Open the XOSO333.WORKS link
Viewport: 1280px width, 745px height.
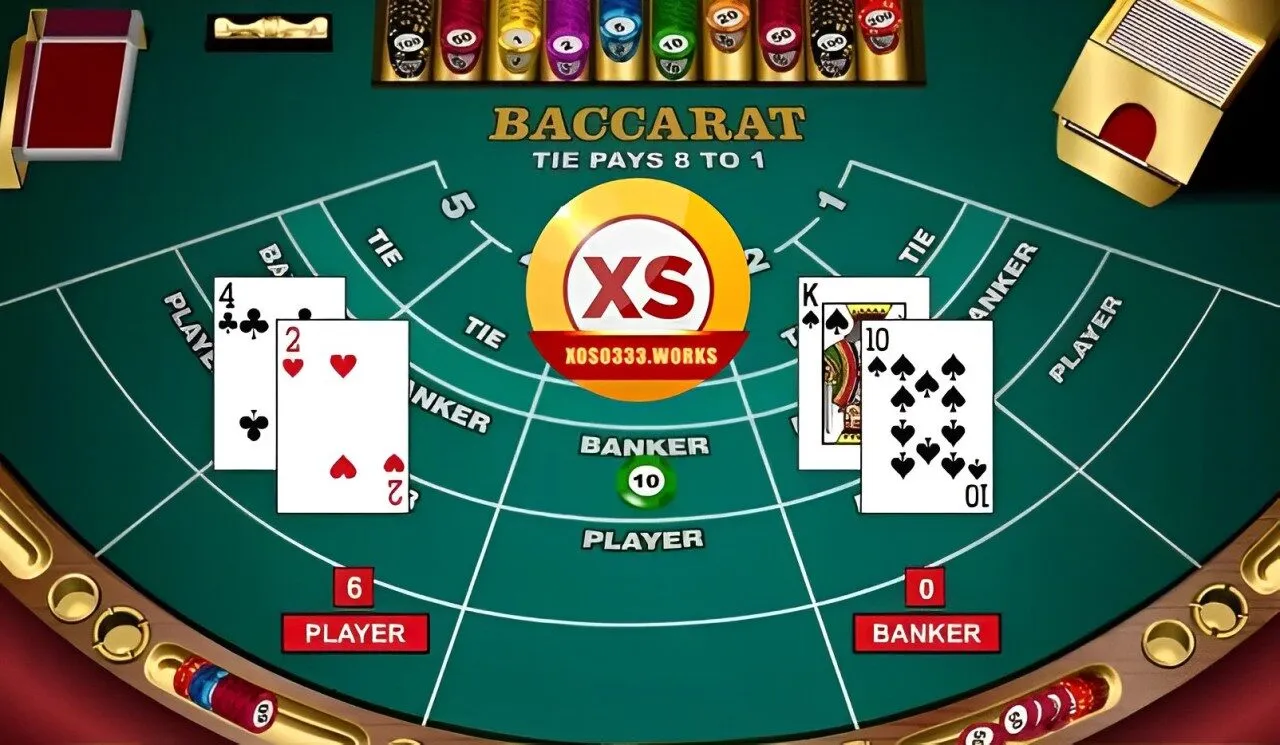[x=640, y=352]
